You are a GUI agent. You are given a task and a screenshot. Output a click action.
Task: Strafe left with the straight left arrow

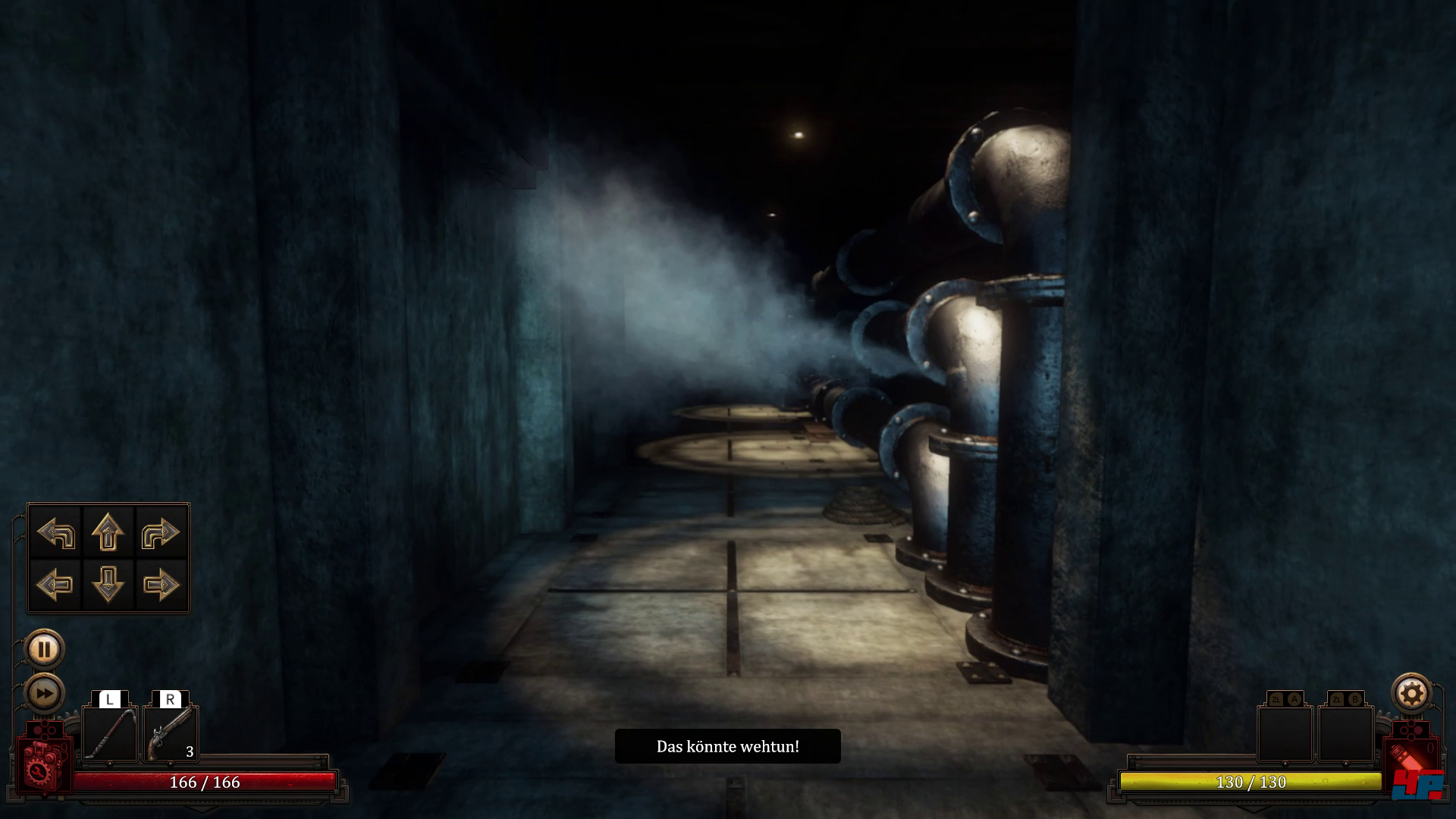tap(55, 584)
